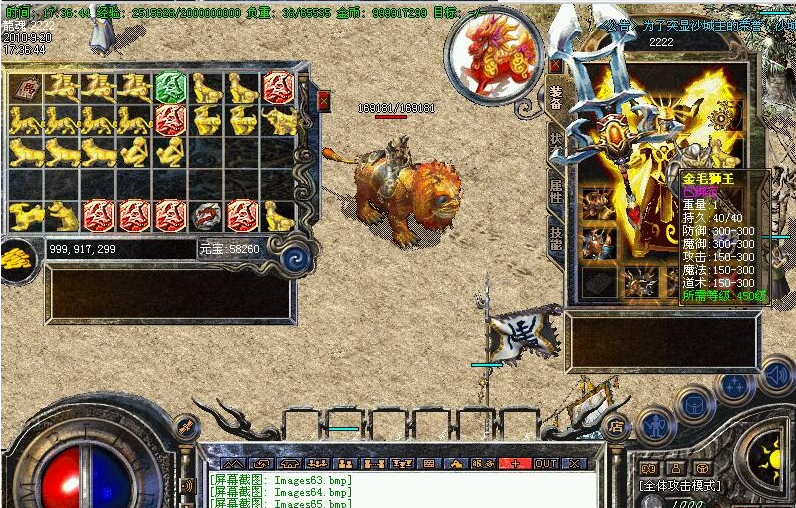Select the green zodiac token in the bag
Viewport: 796px width, 508px height.
(x=169, y=87)
